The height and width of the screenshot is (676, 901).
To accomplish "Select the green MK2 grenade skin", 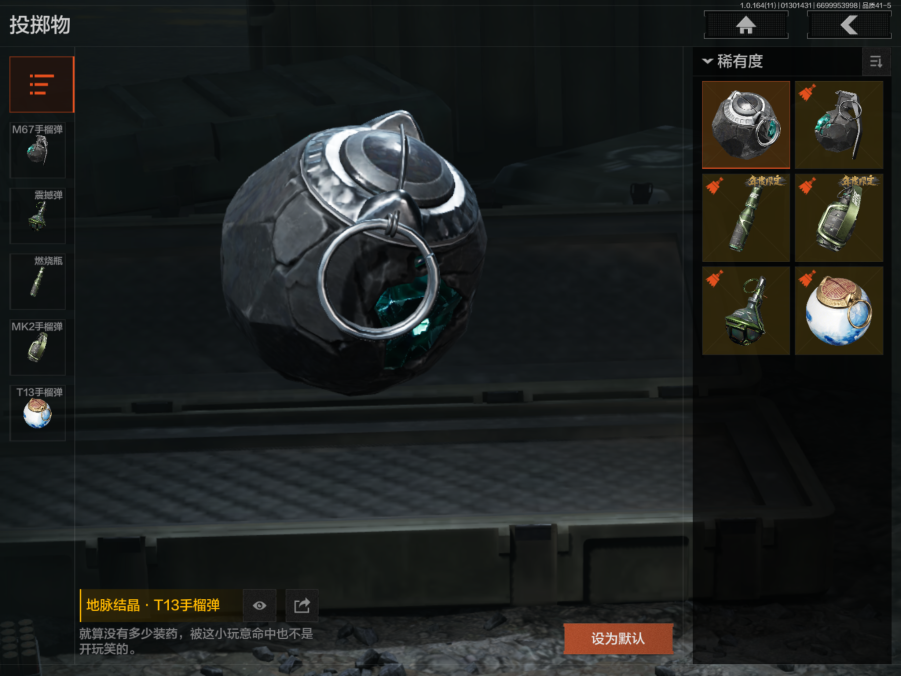I will click(x=839, y=217).
